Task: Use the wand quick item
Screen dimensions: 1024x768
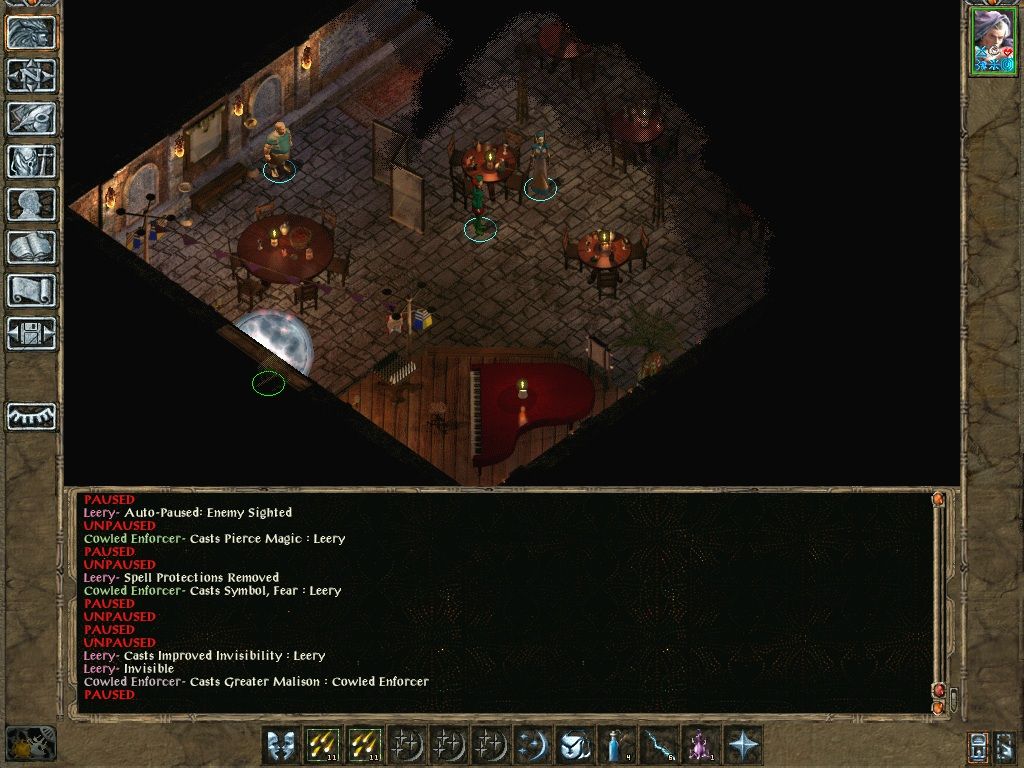Action: [659, 745]
